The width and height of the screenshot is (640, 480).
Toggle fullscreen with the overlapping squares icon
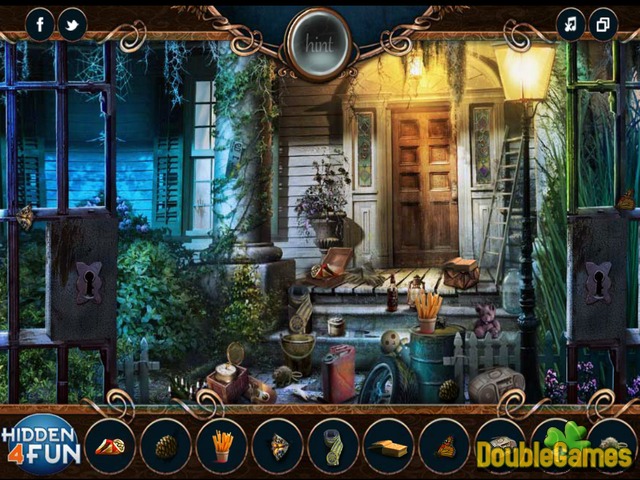tap(603, 24)
